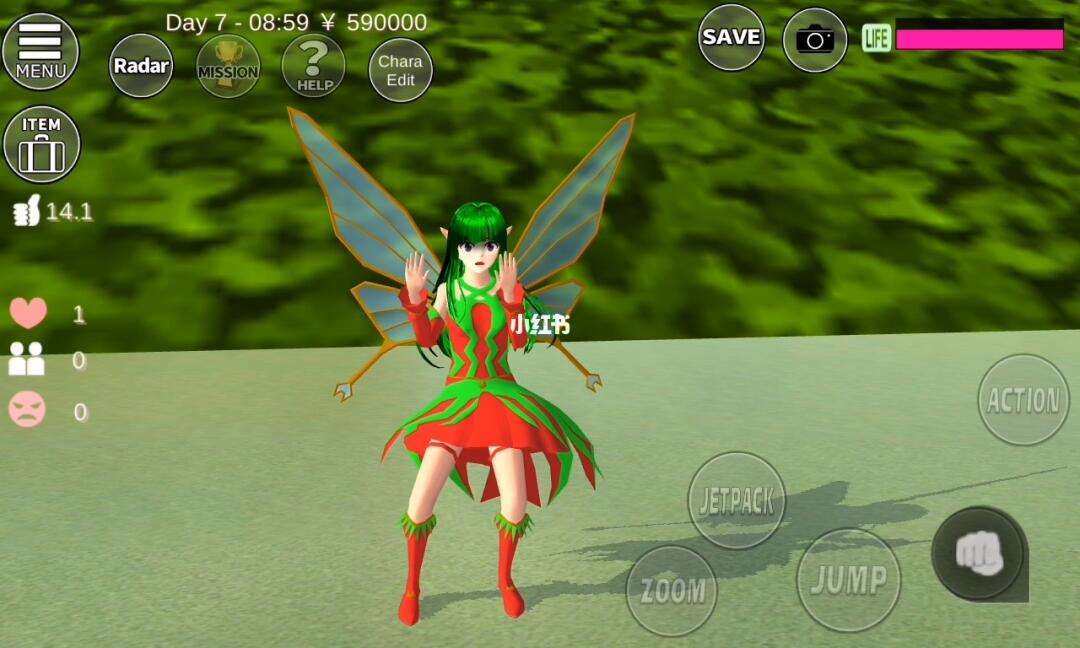Tap the fist punch button
This screenshot has width=1080, height=648.
tap(977, 553)
